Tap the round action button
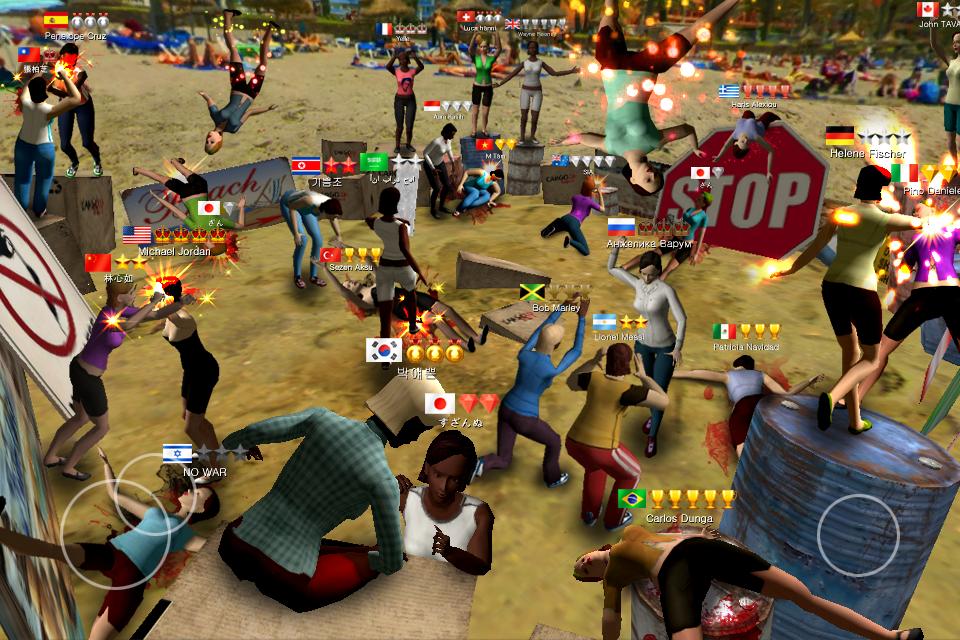Viewport: 960px width, 640px height. point(857,534)
